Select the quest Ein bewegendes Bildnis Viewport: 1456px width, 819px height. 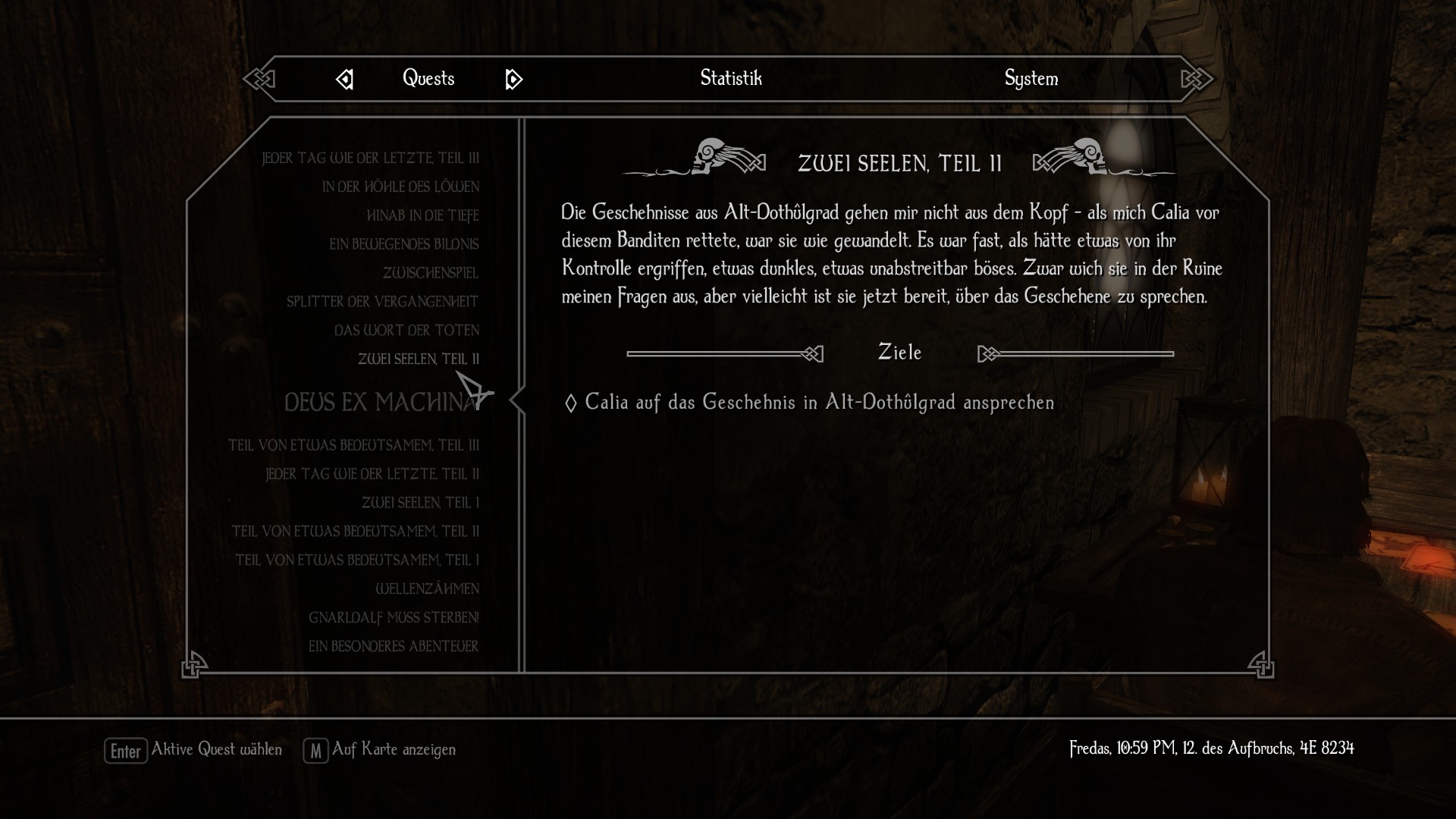(x=403, y=244)
